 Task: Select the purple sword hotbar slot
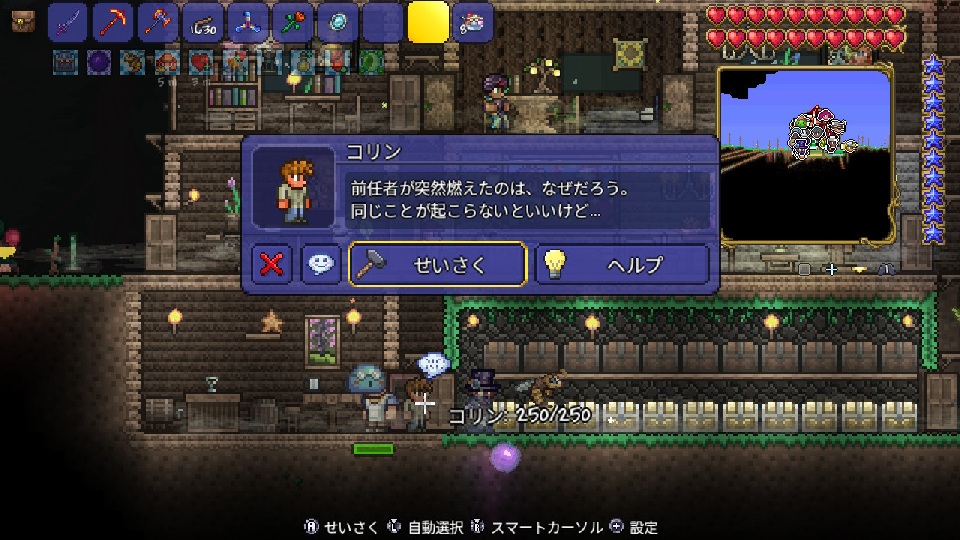click(68, 22)
